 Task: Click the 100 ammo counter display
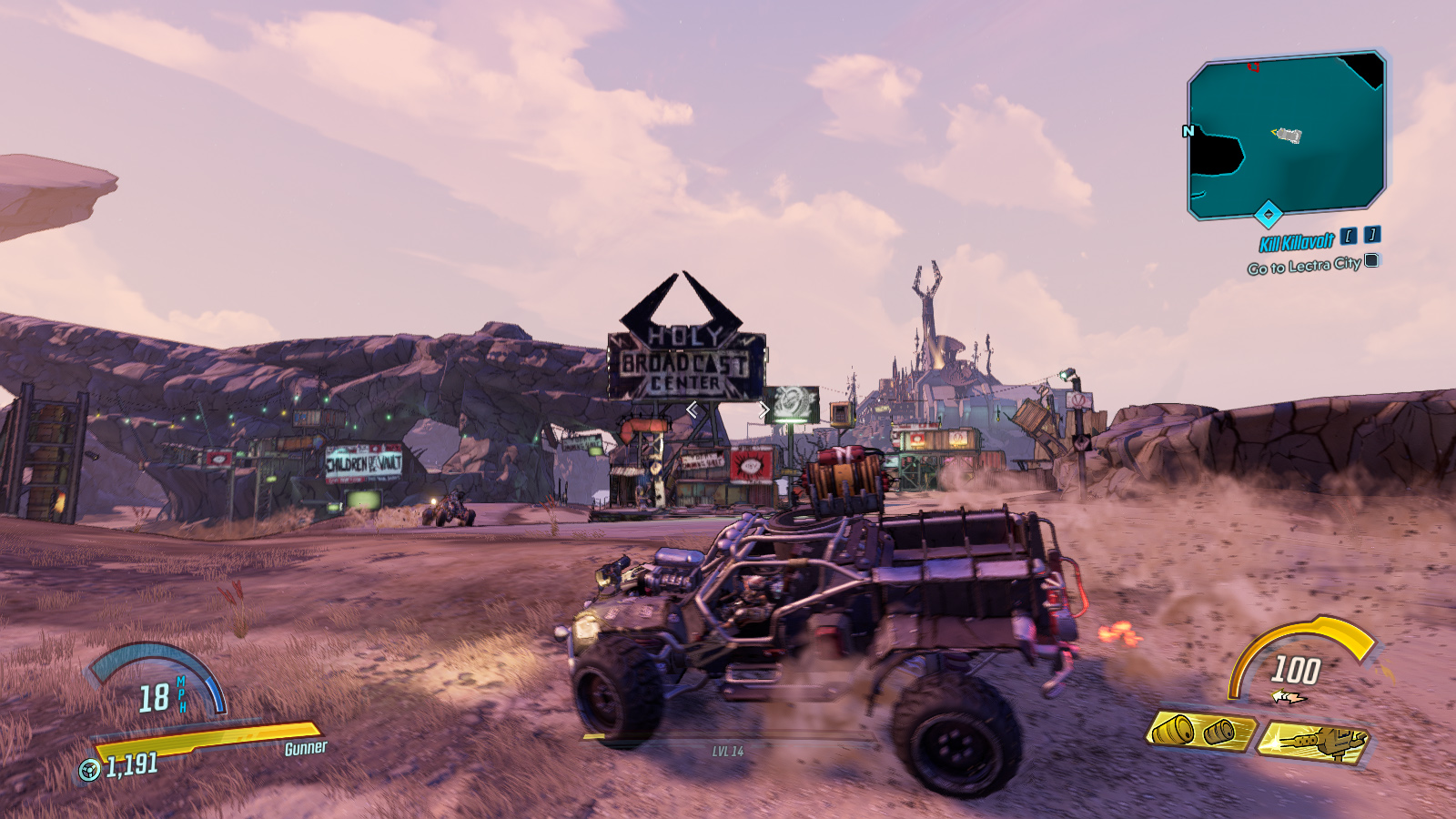1296,669
